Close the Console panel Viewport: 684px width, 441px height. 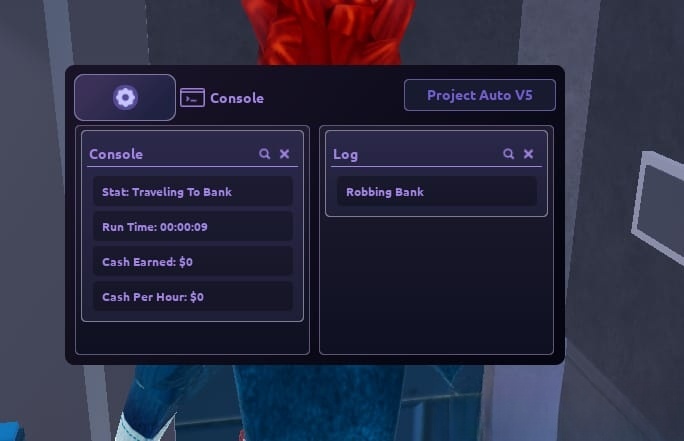coord(284,154)
